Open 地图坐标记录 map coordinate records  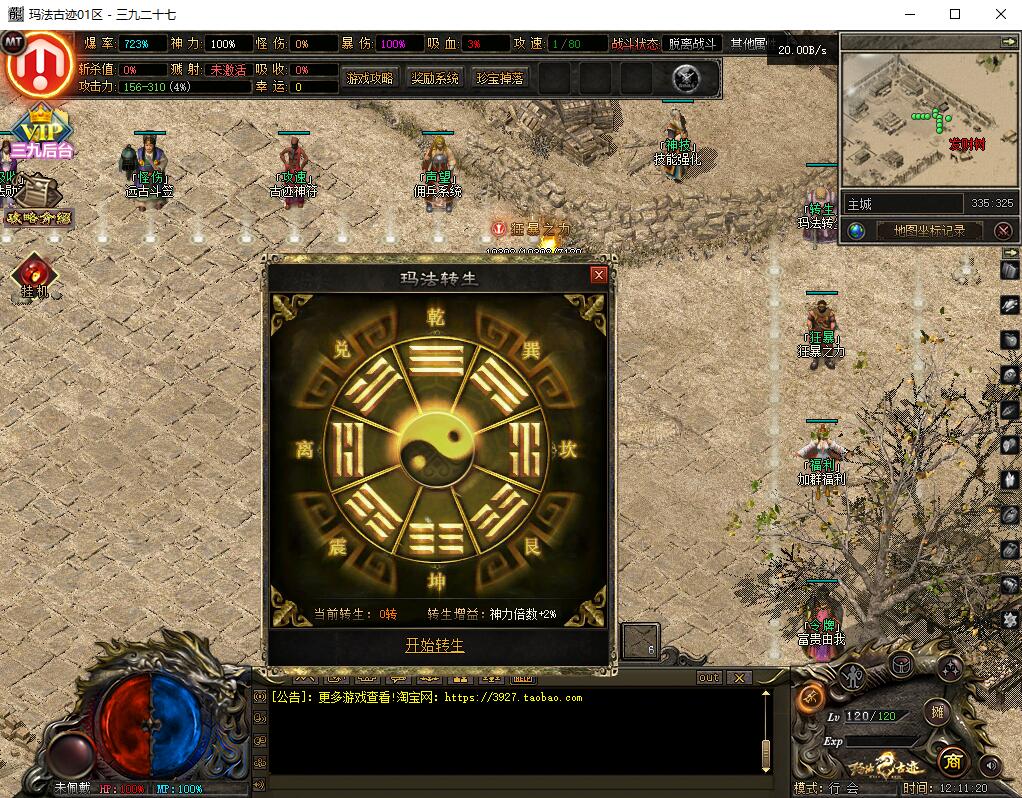click(929, 231)
